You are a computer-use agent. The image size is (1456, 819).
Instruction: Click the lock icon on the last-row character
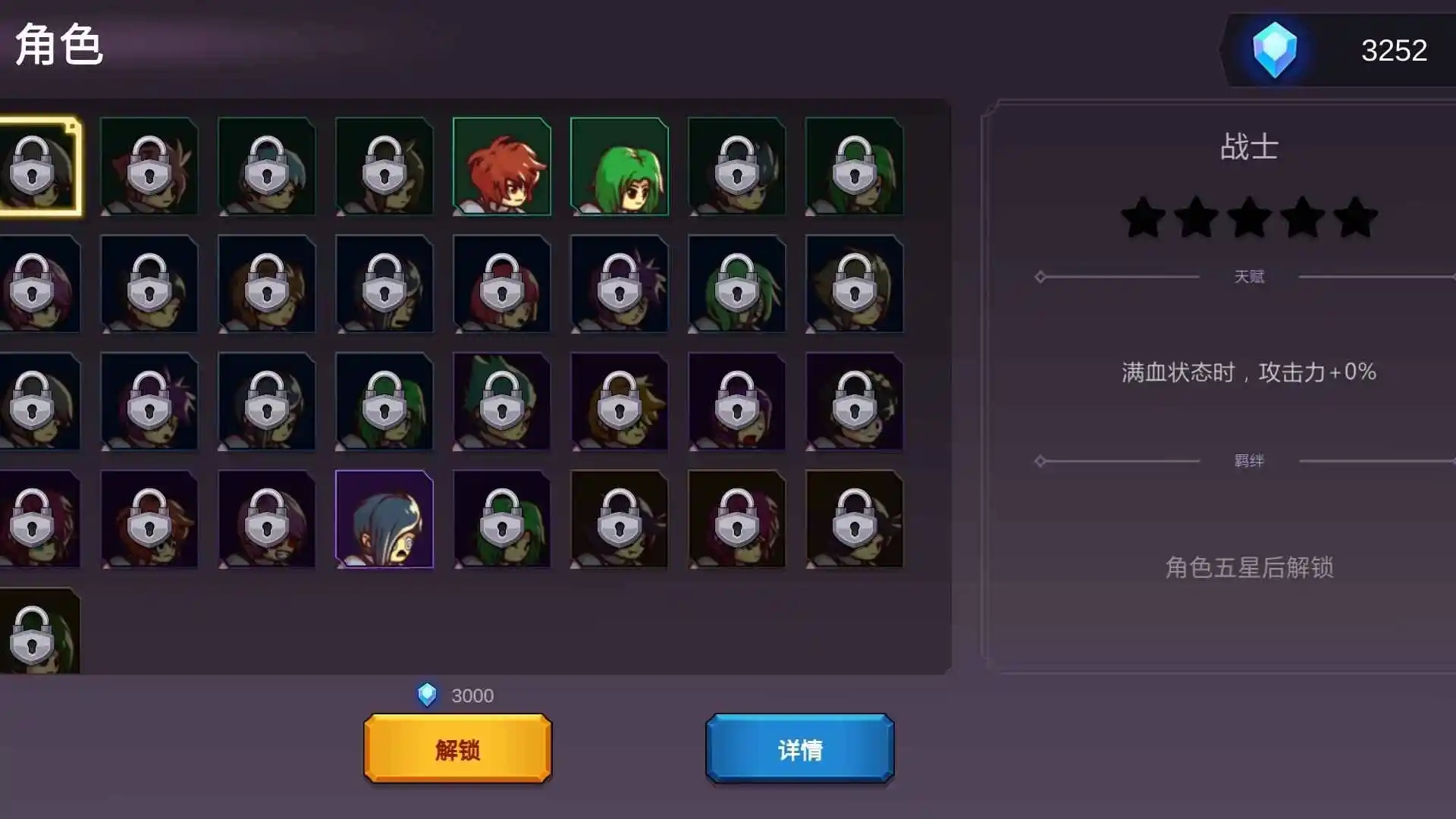tap(32, 635)
